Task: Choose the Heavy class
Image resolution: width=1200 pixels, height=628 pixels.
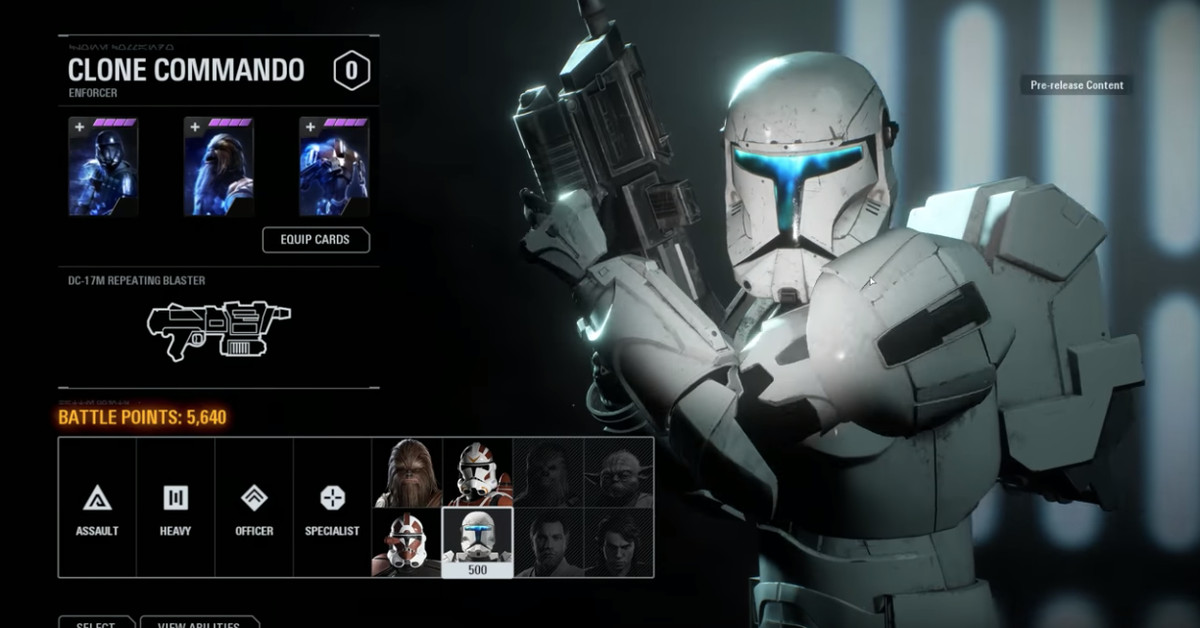Action: coord(175,508)
